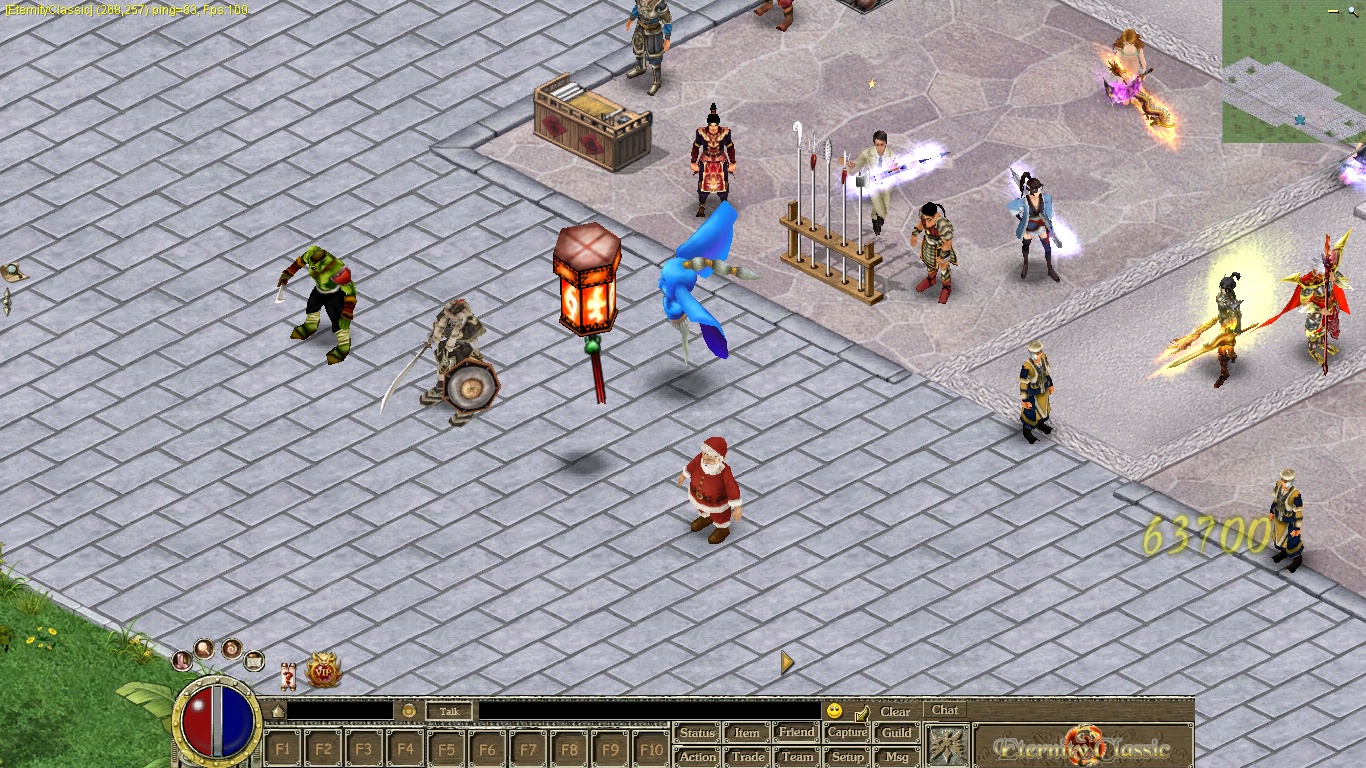1366x768 pixels.
Task: Open the Chat tab
Action: tap(945, 711)
